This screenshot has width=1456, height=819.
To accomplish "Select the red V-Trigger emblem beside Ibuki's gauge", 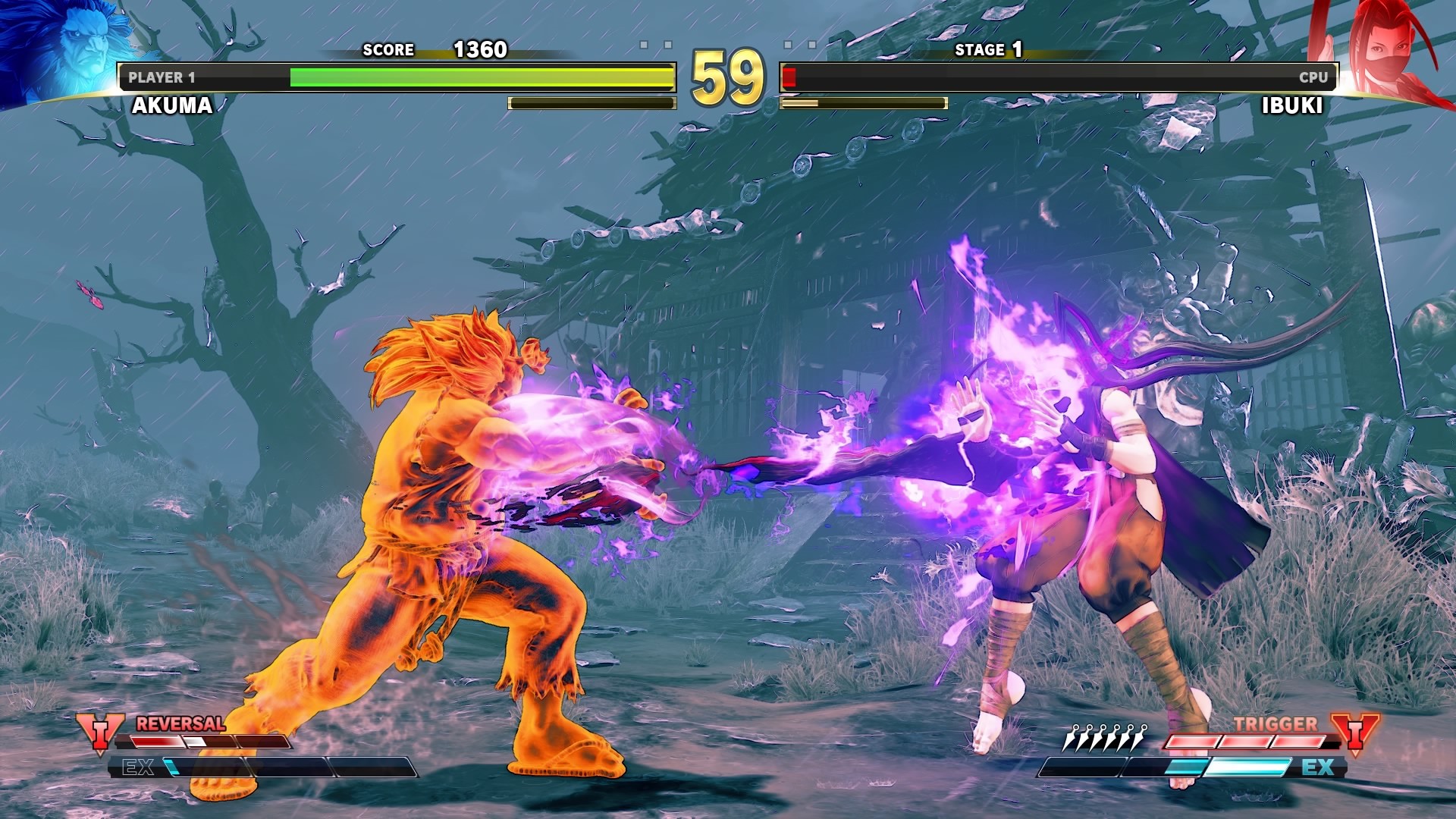I will point(1354,734).
